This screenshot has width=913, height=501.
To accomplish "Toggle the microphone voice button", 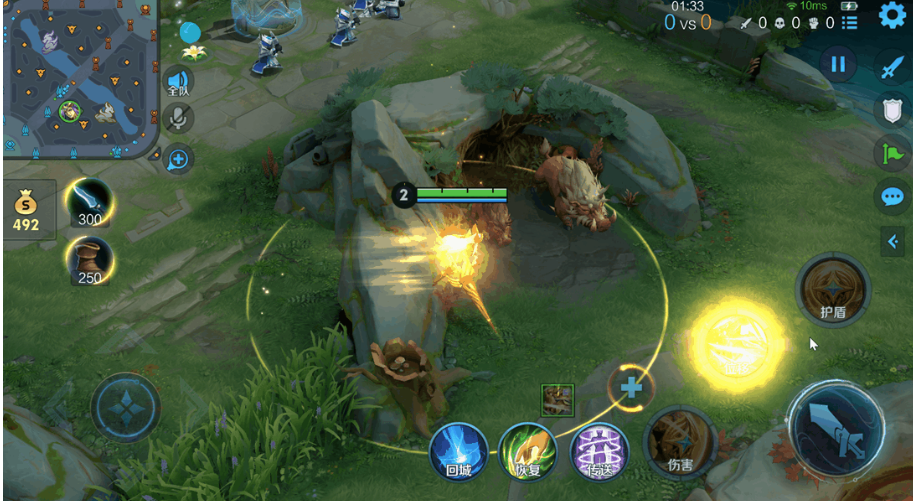I will 179,119.
